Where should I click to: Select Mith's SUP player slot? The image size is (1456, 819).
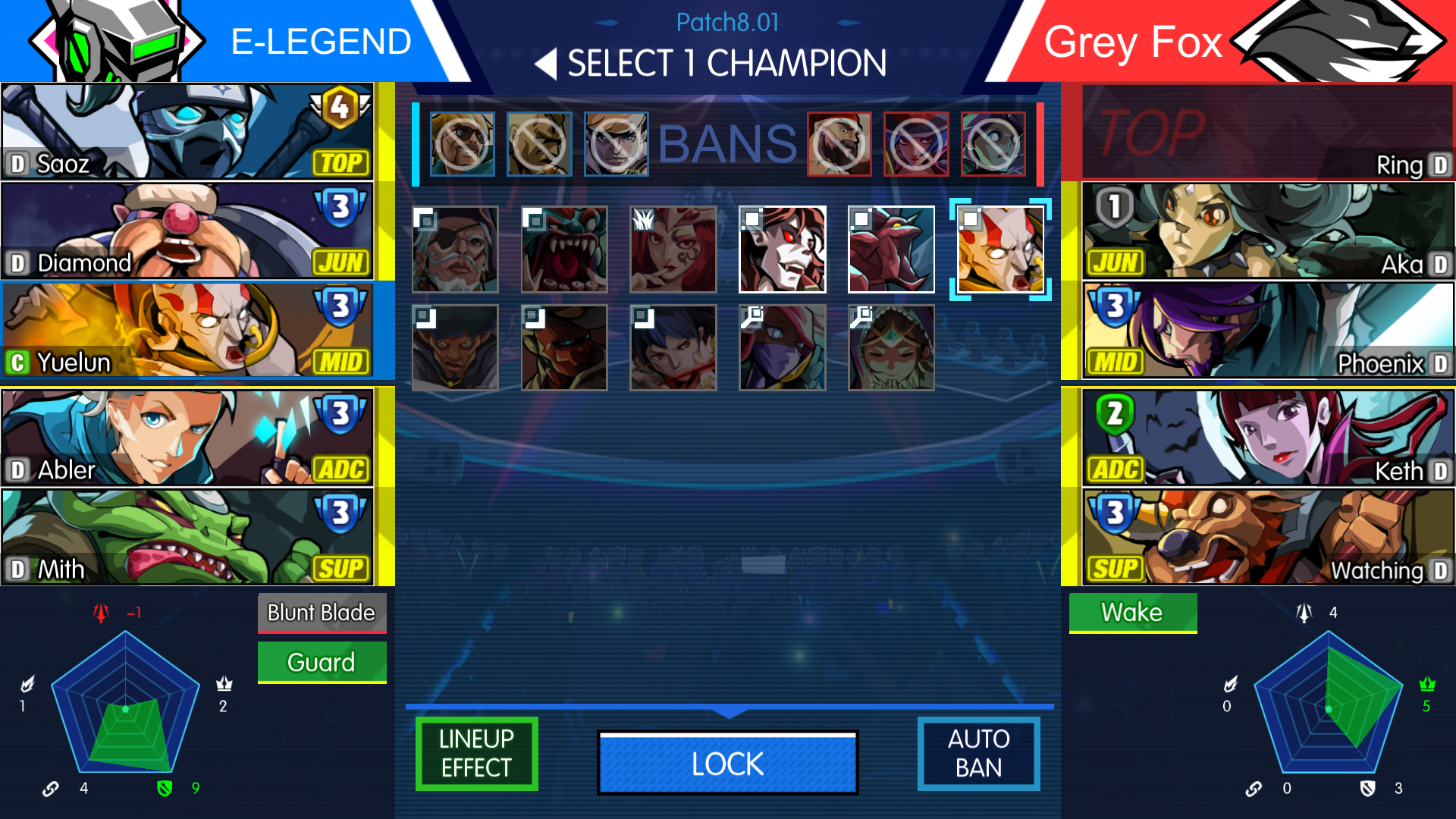point(187,537)
